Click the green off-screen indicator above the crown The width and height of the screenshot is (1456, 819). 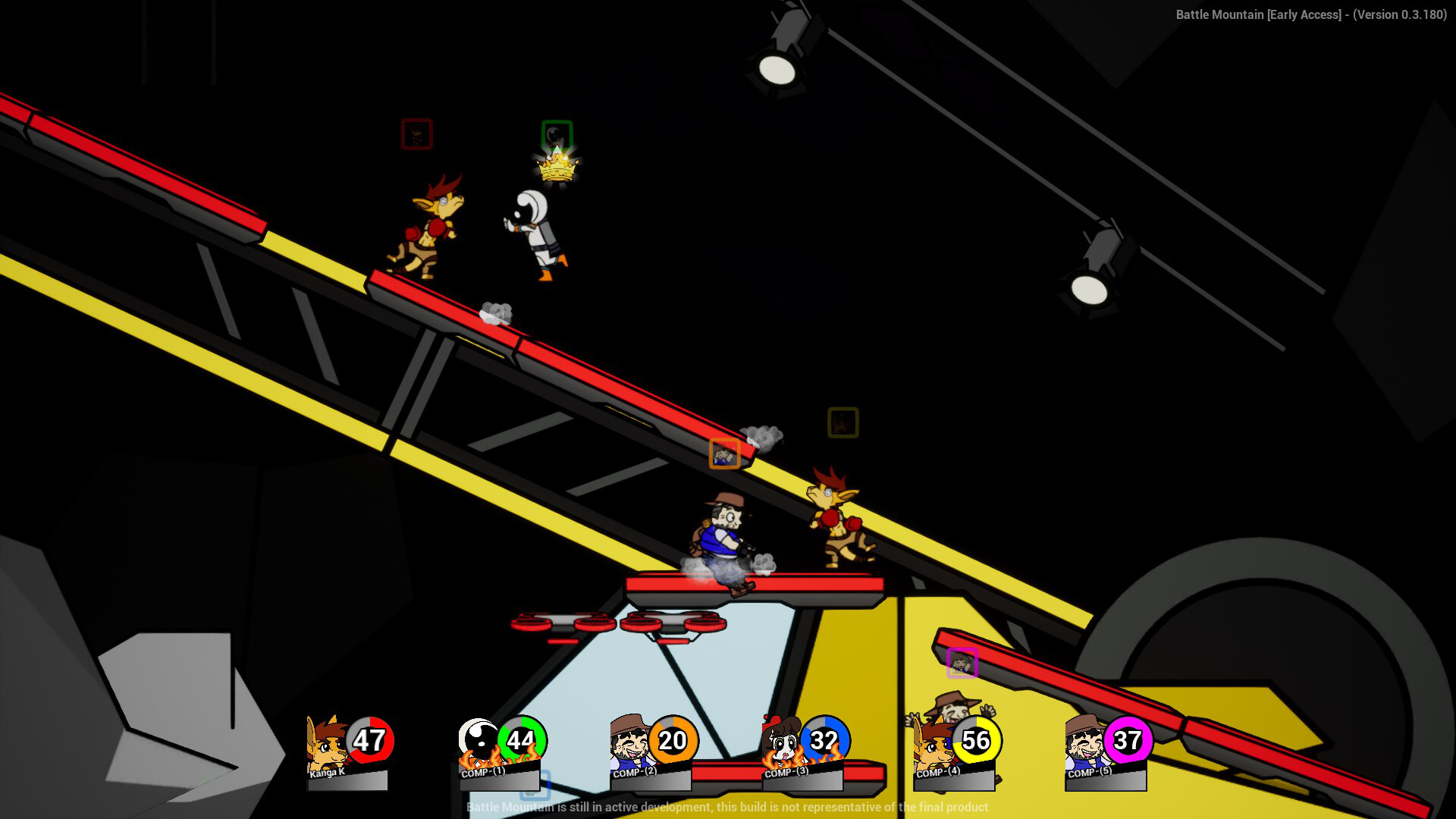(x=556, y=133)
